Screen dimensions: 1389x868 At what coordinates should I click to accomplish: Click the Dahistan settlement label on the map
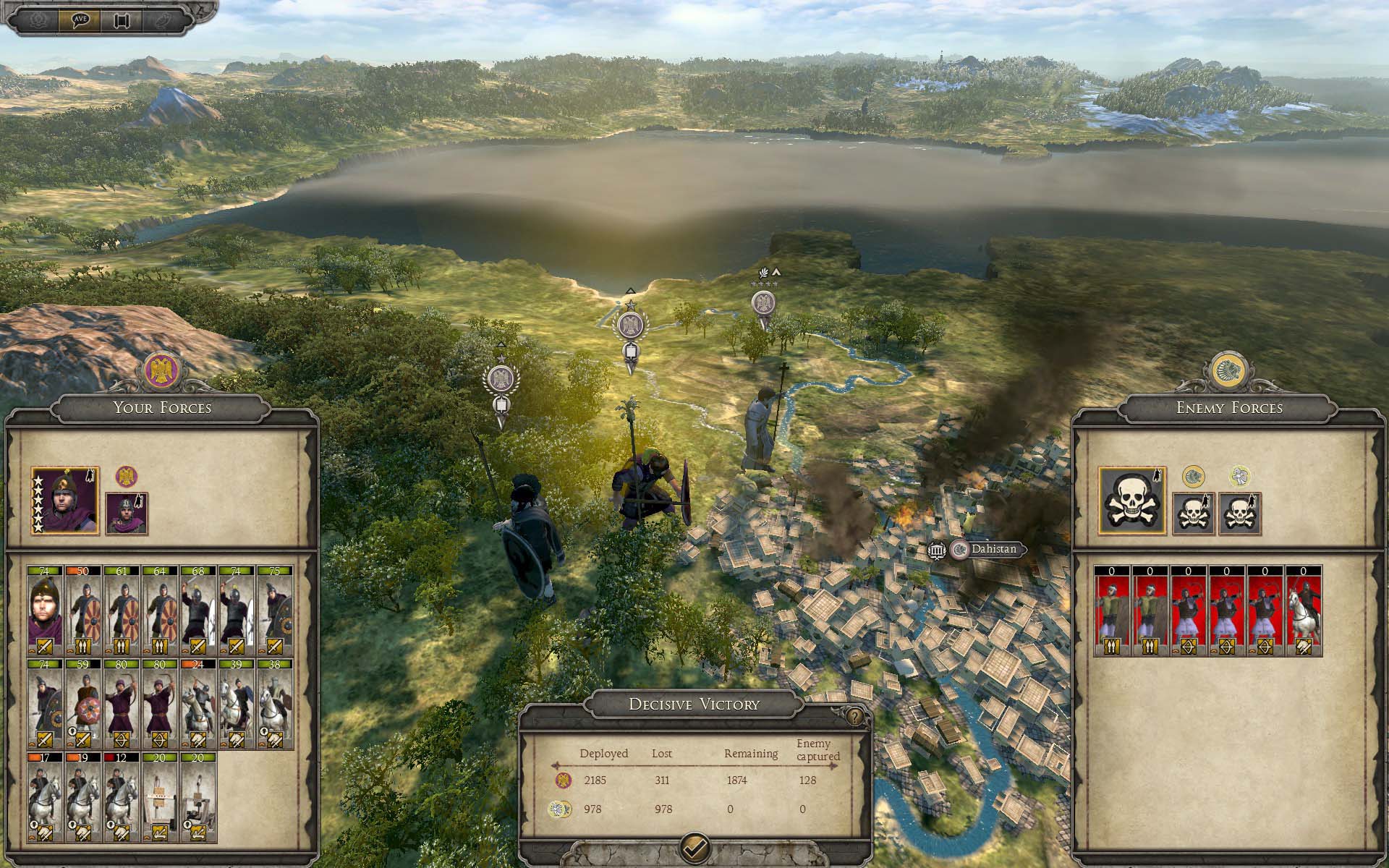coord(993,549)
